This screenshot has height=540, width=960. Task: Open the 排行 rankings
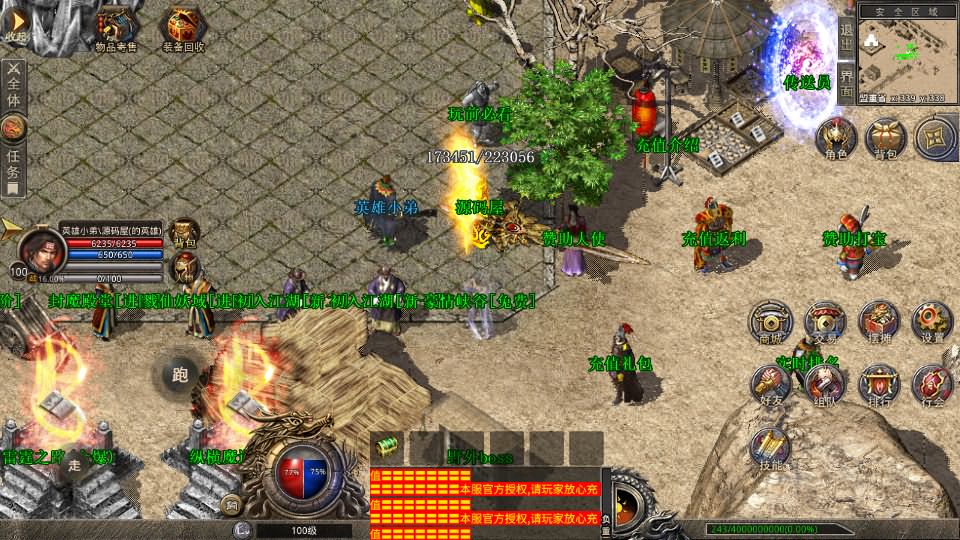pos(879,385)
